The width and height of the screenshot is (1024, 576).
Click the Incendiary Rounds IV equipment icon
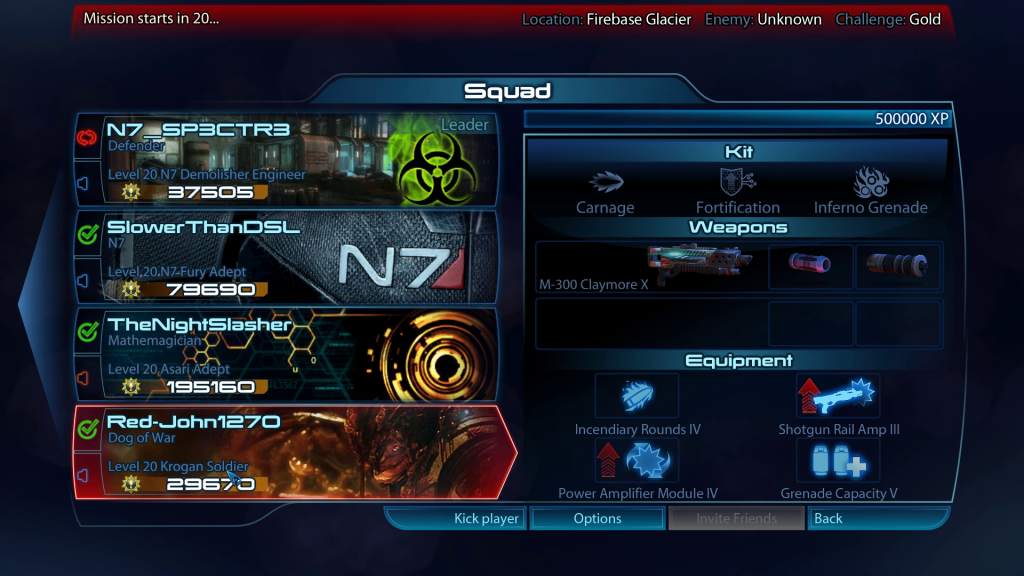pos(637,396)
